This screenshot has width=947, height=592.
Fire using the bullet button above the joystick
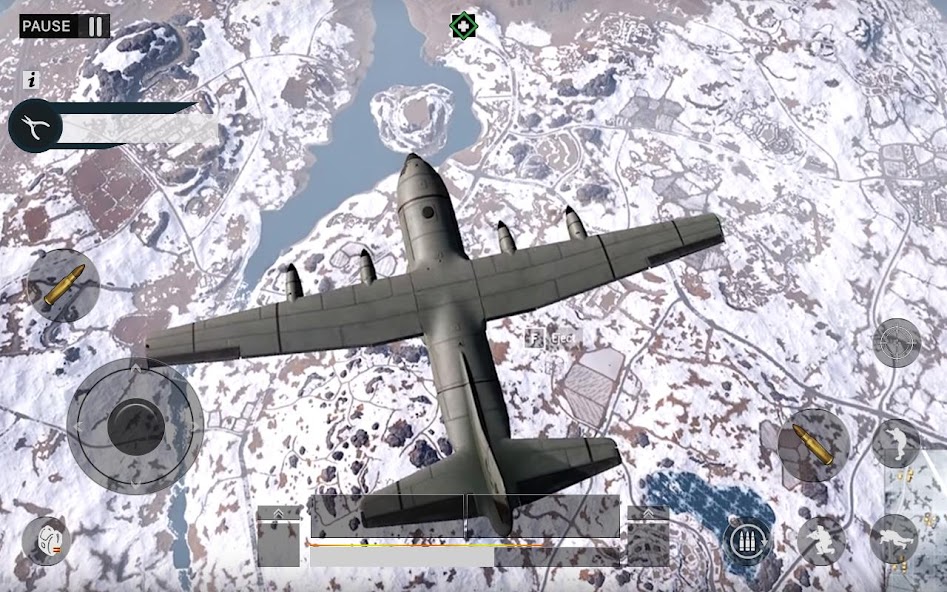63,285
